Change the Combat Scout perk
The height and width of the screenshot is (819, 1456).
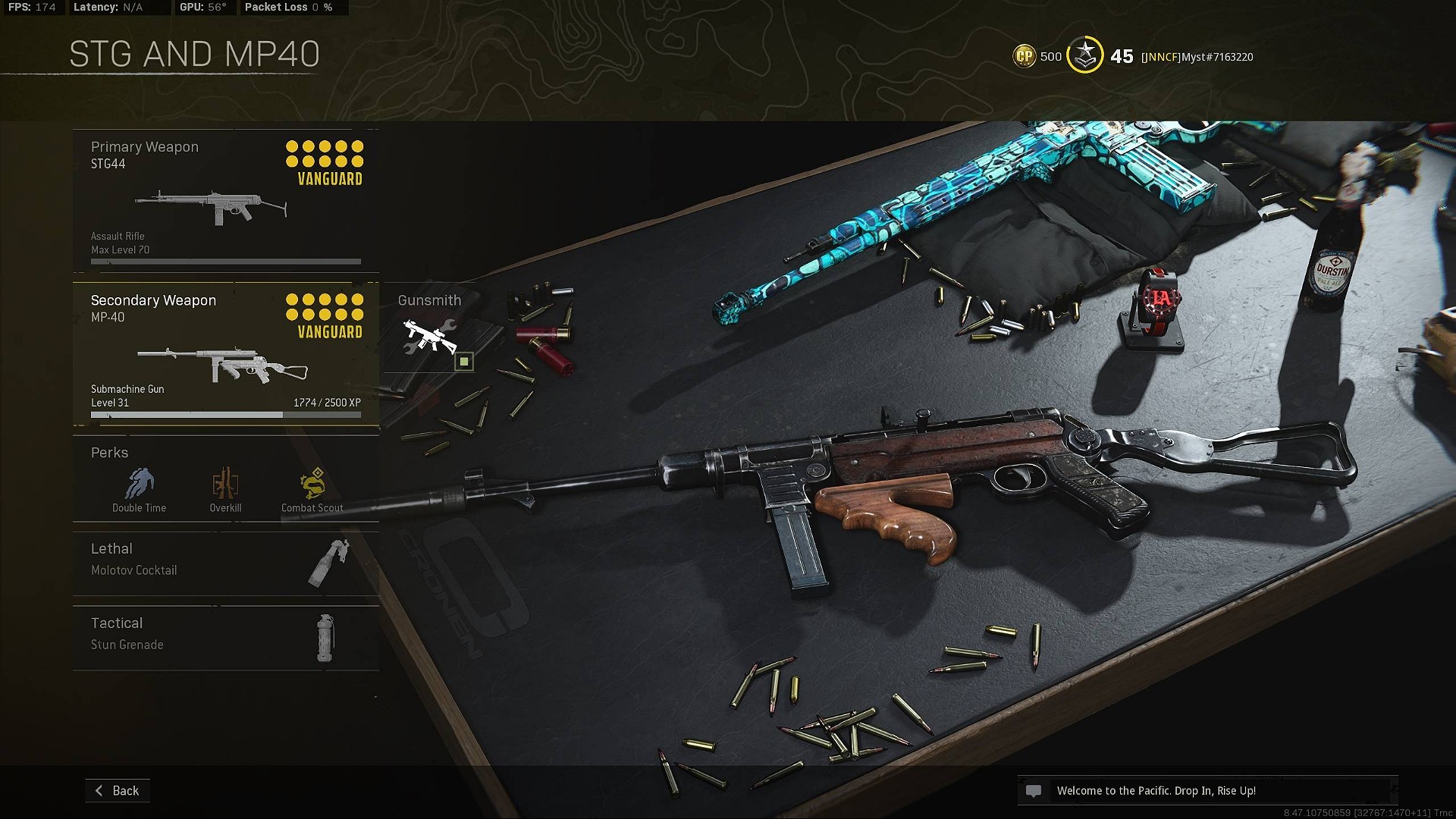[312, 489]
